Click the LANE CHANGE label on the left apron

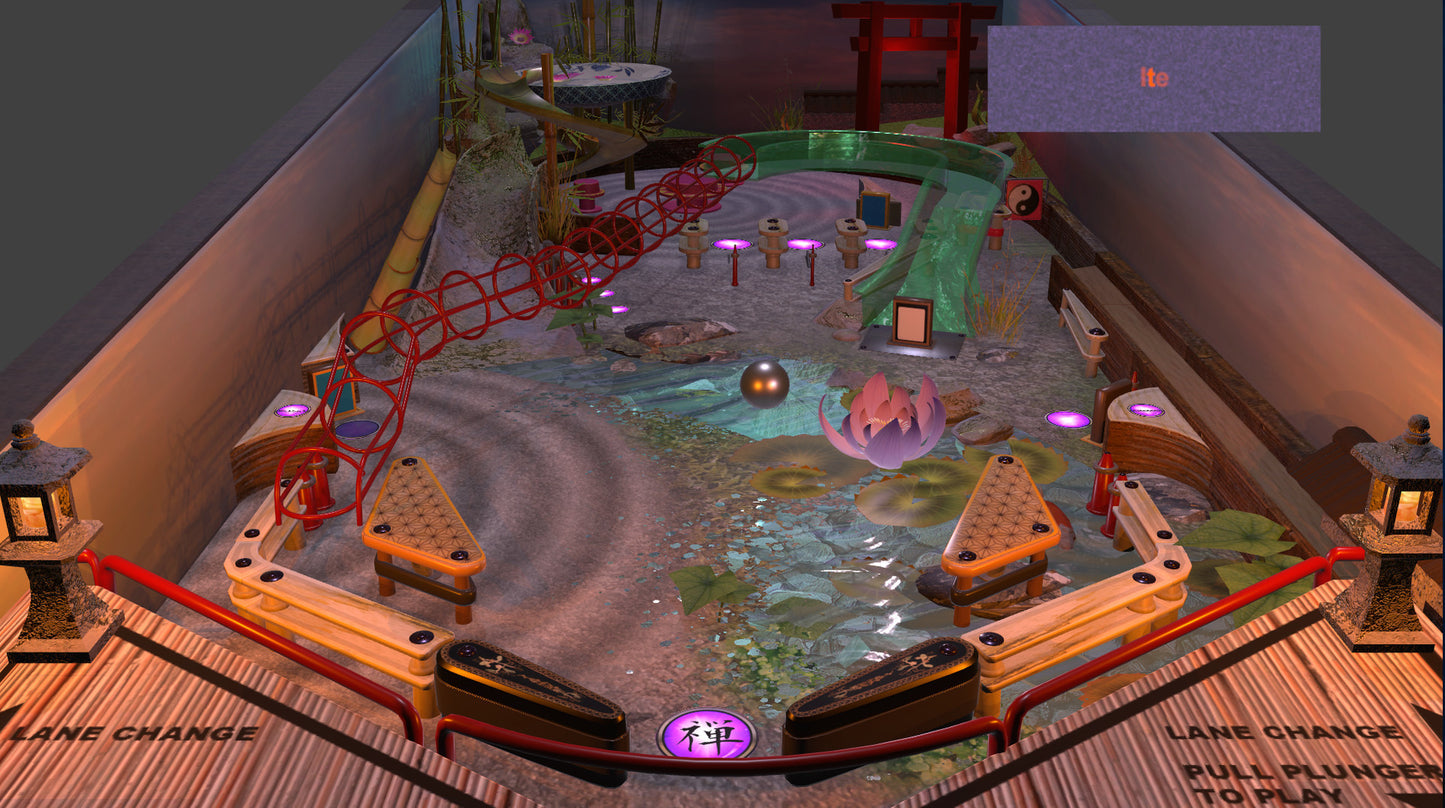[x=135, y=732]
